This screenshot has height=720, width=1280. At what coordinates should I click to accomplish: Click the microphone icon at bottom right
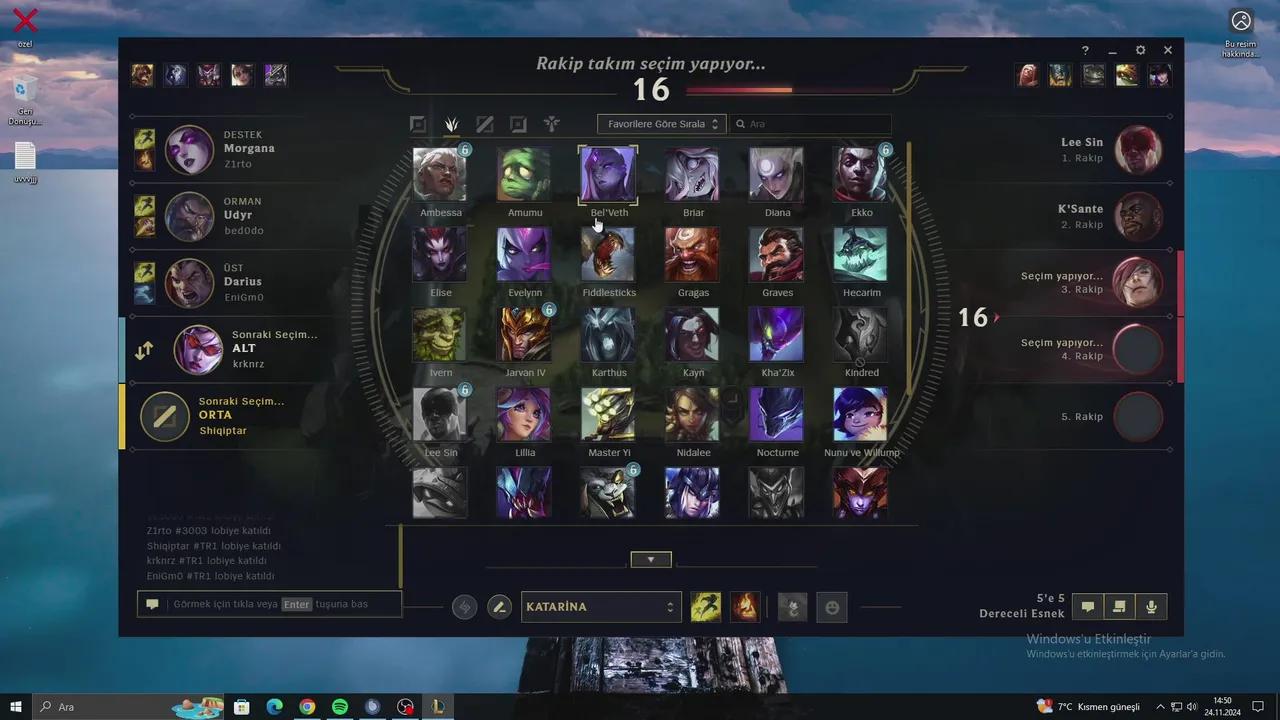tap(1151, 606)
